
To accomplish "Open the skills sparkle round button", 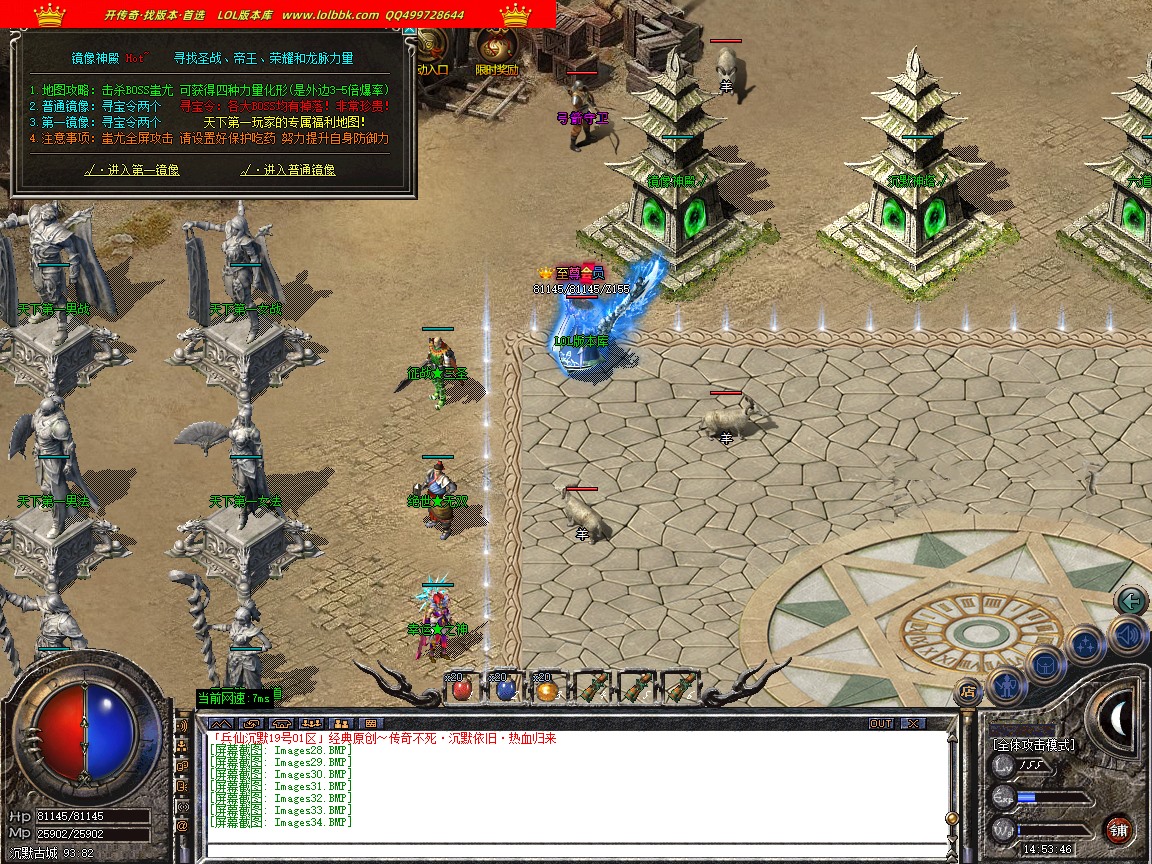I will [x=1084, y=645].
